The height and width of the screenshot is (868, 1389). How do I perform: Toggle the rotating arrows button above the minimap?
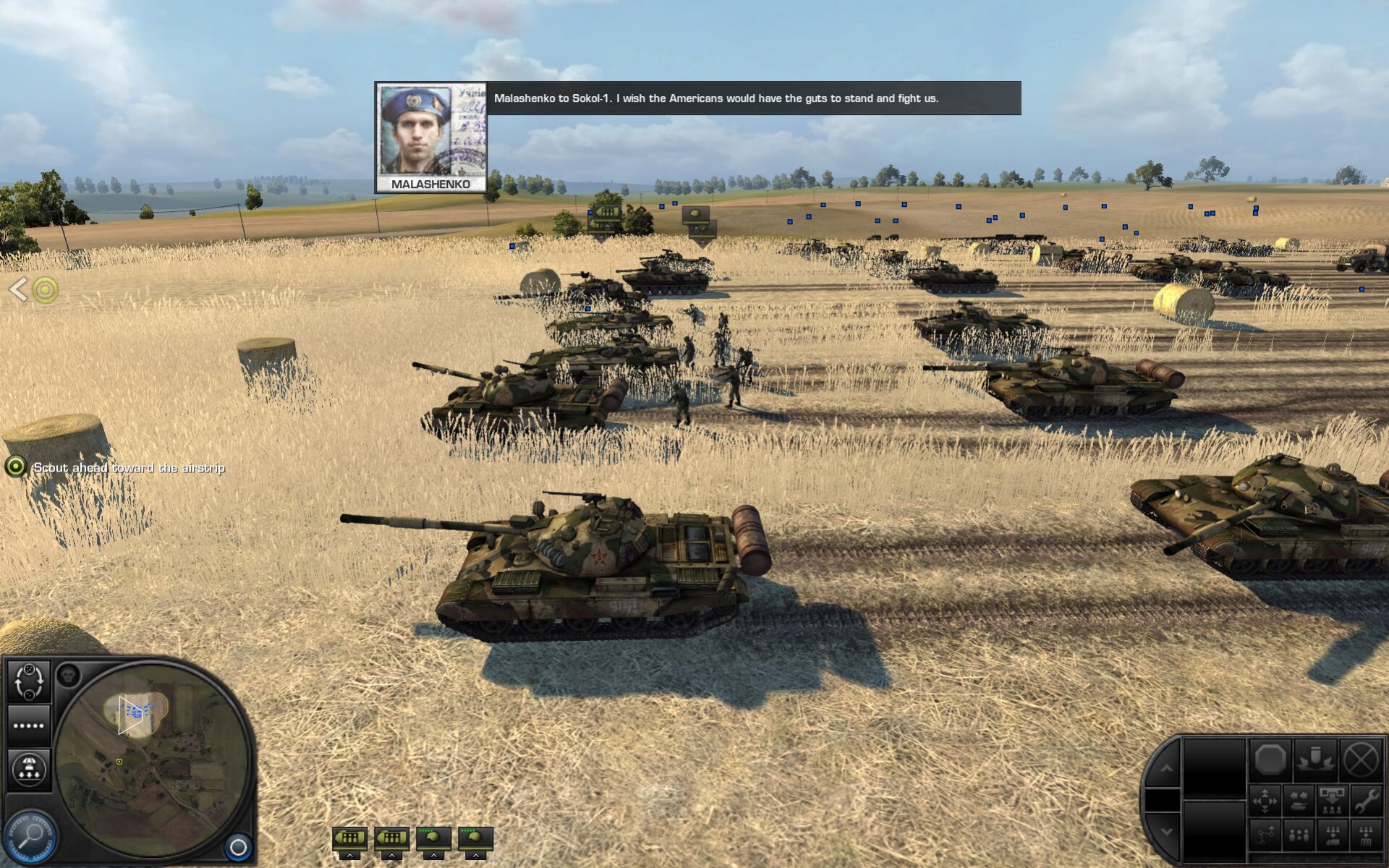pyautogui.click(x=29, y=681)
